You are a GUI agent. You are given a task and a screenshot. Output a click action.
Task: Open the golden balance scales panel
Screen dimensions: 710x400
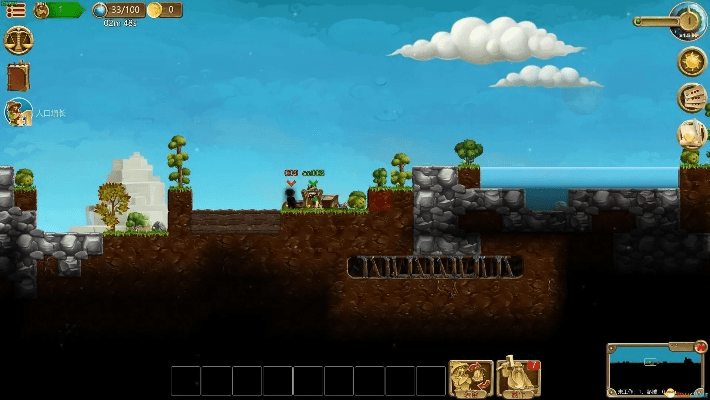(x=18, y=42)
